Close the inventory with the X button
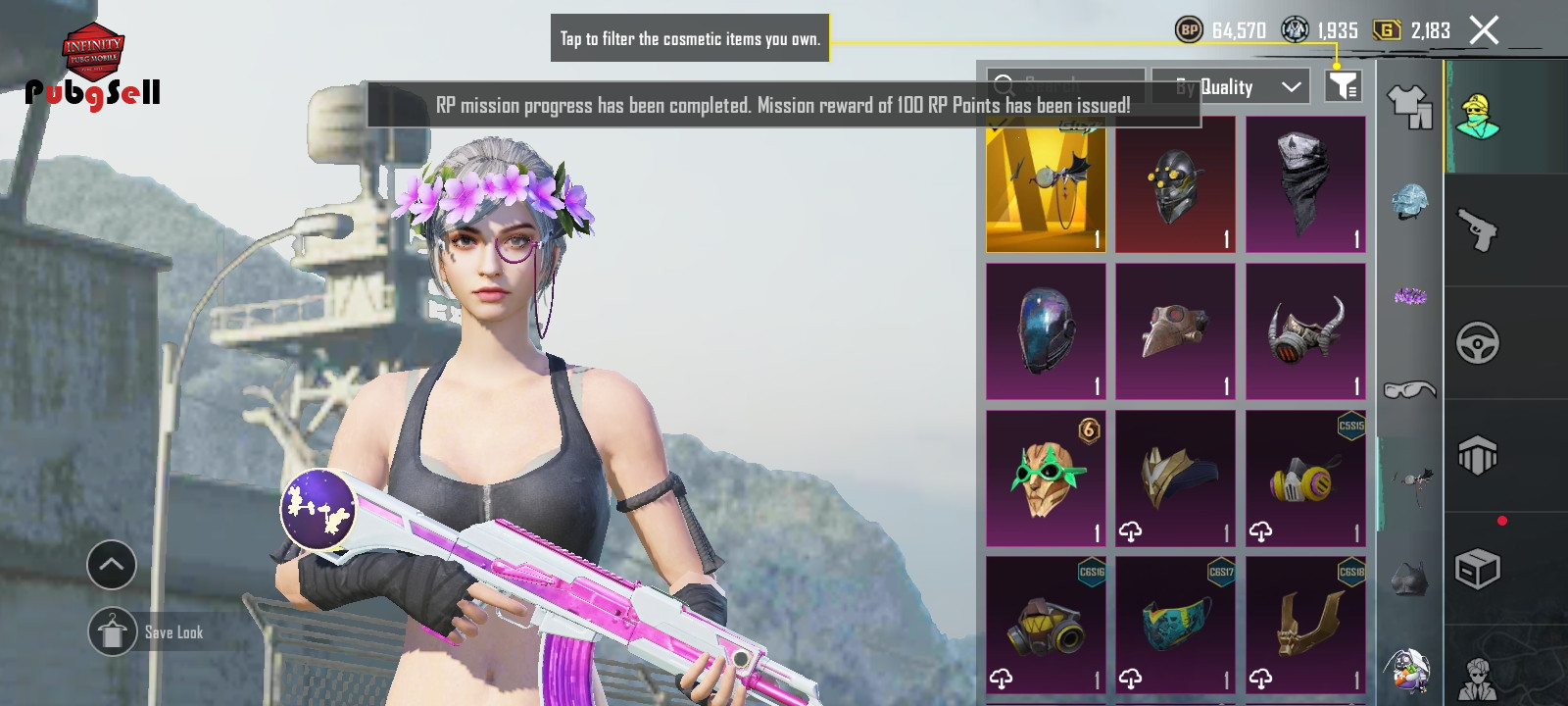The height and width of the screenshot is (706, 1568). (1484, 30)
